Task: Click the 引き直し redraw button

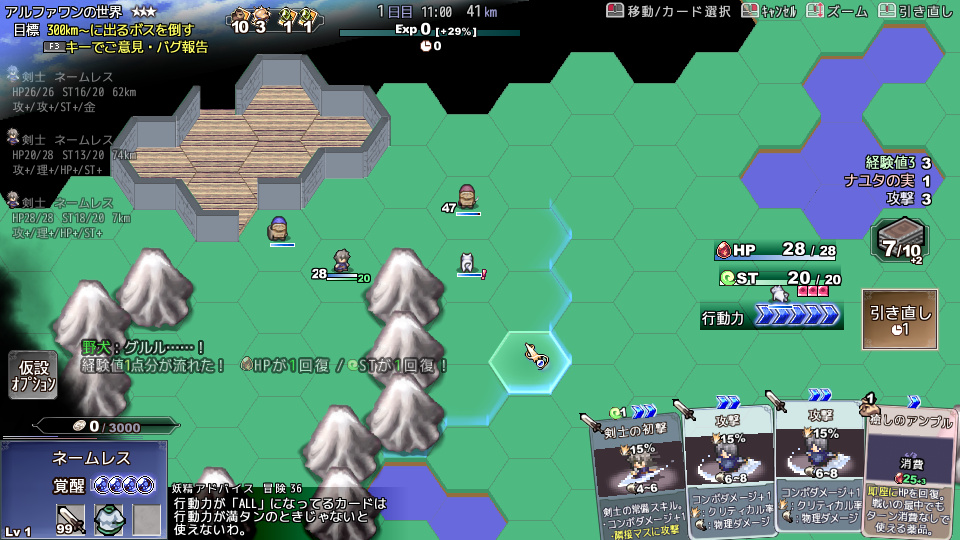Action: click(900, 319)
